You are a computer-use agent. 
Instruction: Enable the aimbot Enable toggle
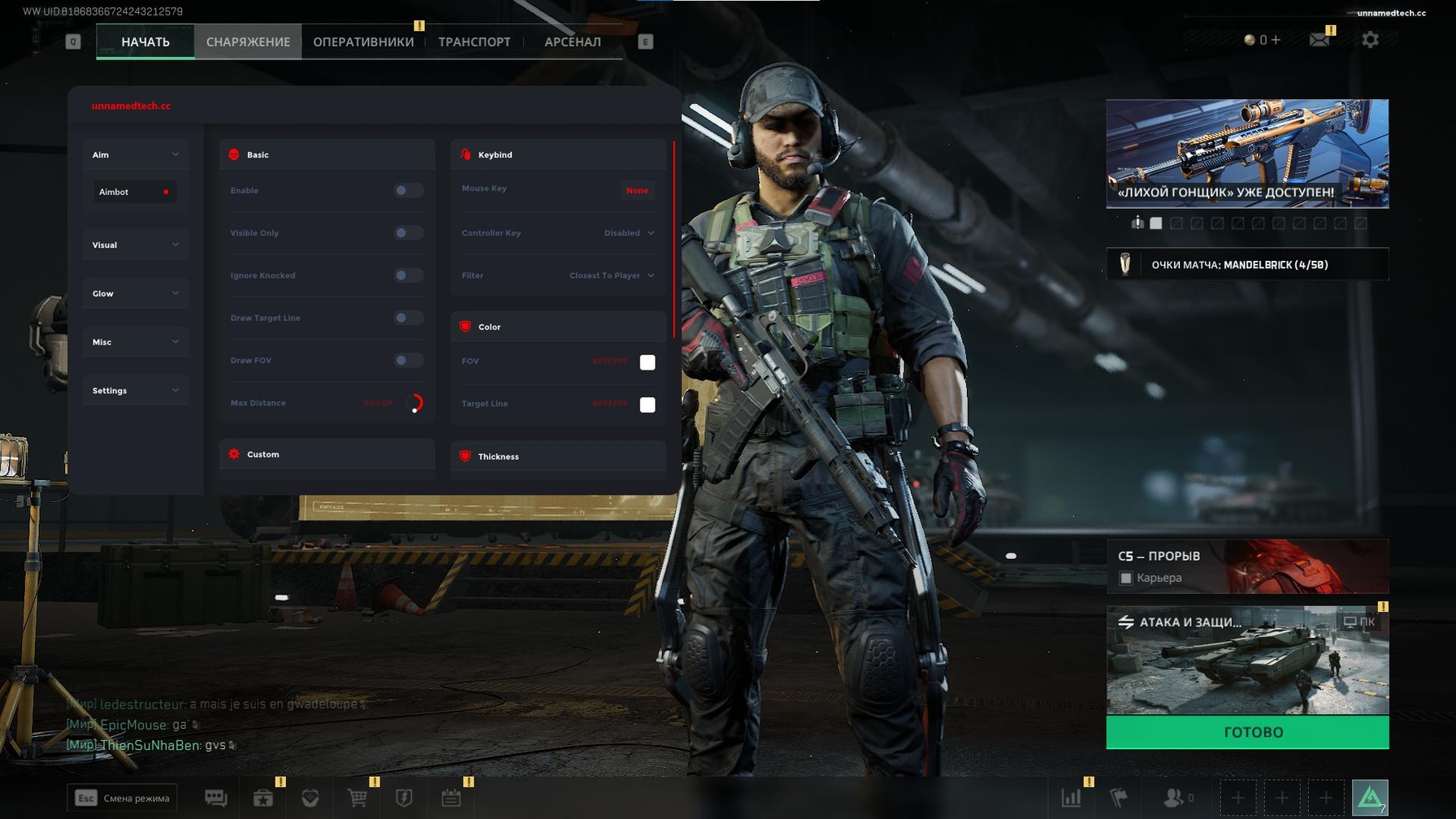pyautogui.click(x=407, y=190)
